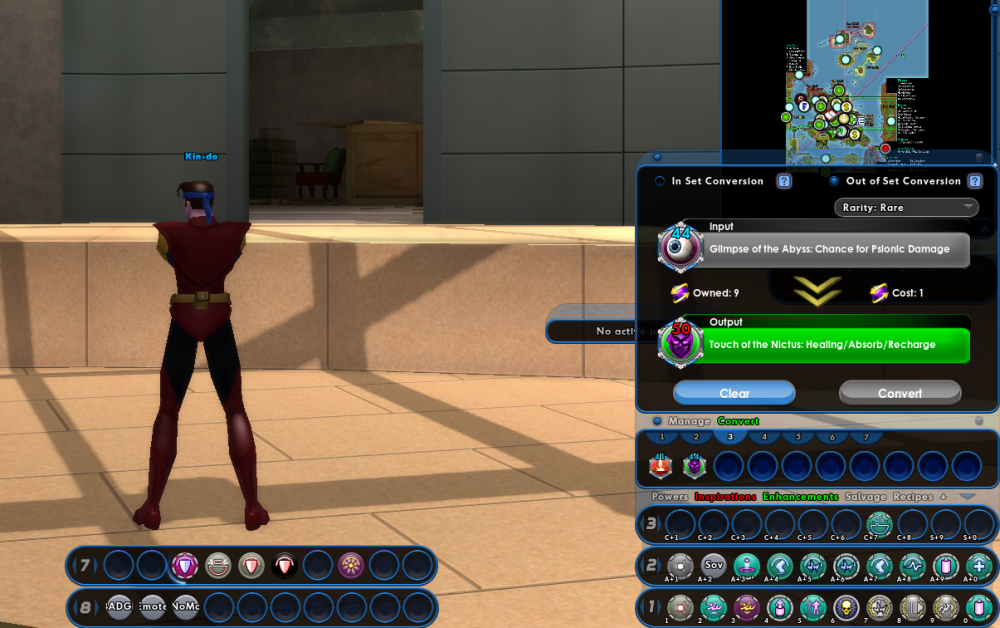1000x628 pixels.
Task: Clear the conversion input
Action: click(734, 393)
